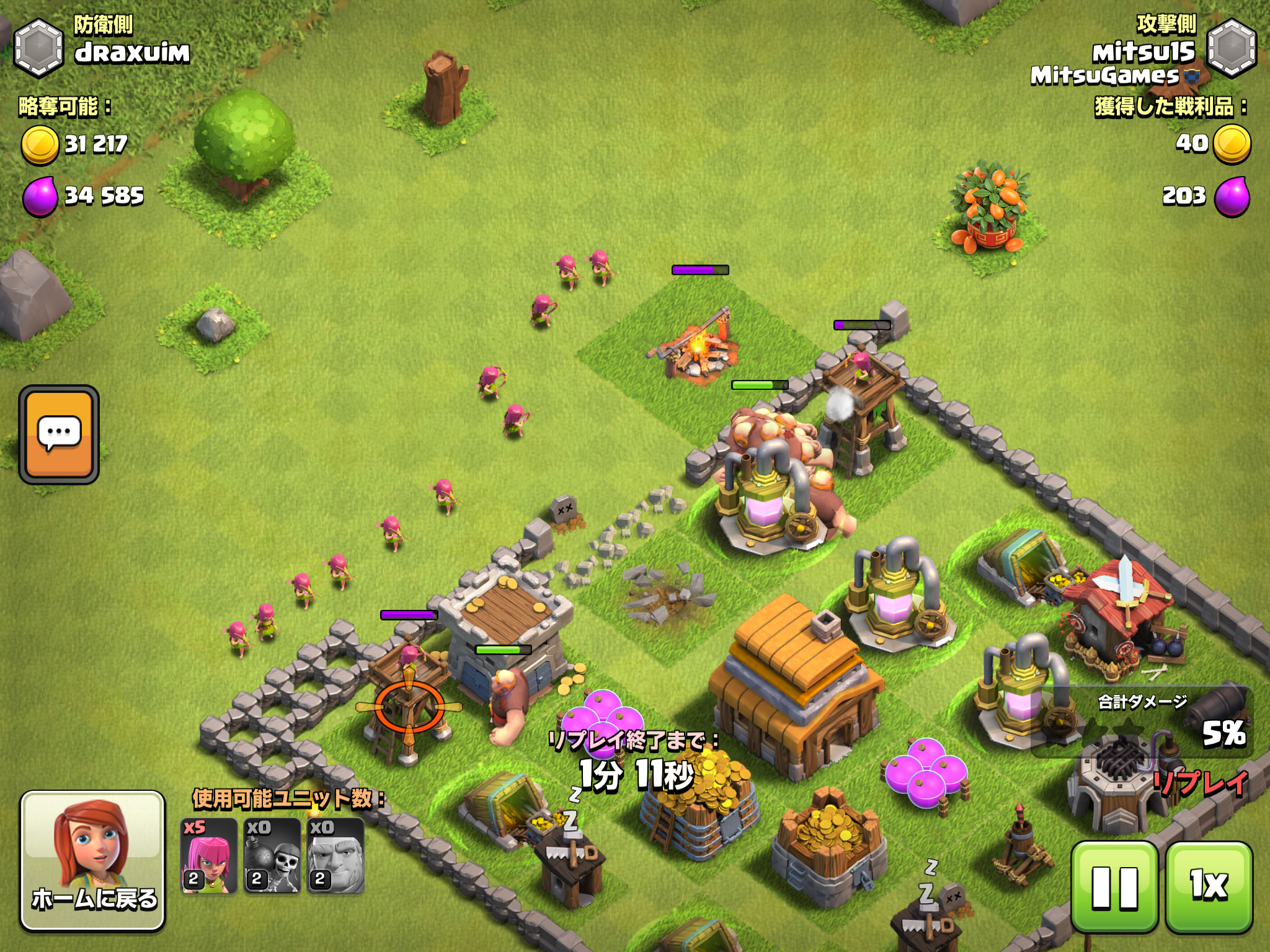Select the Giant troop slot

[335, 856]
